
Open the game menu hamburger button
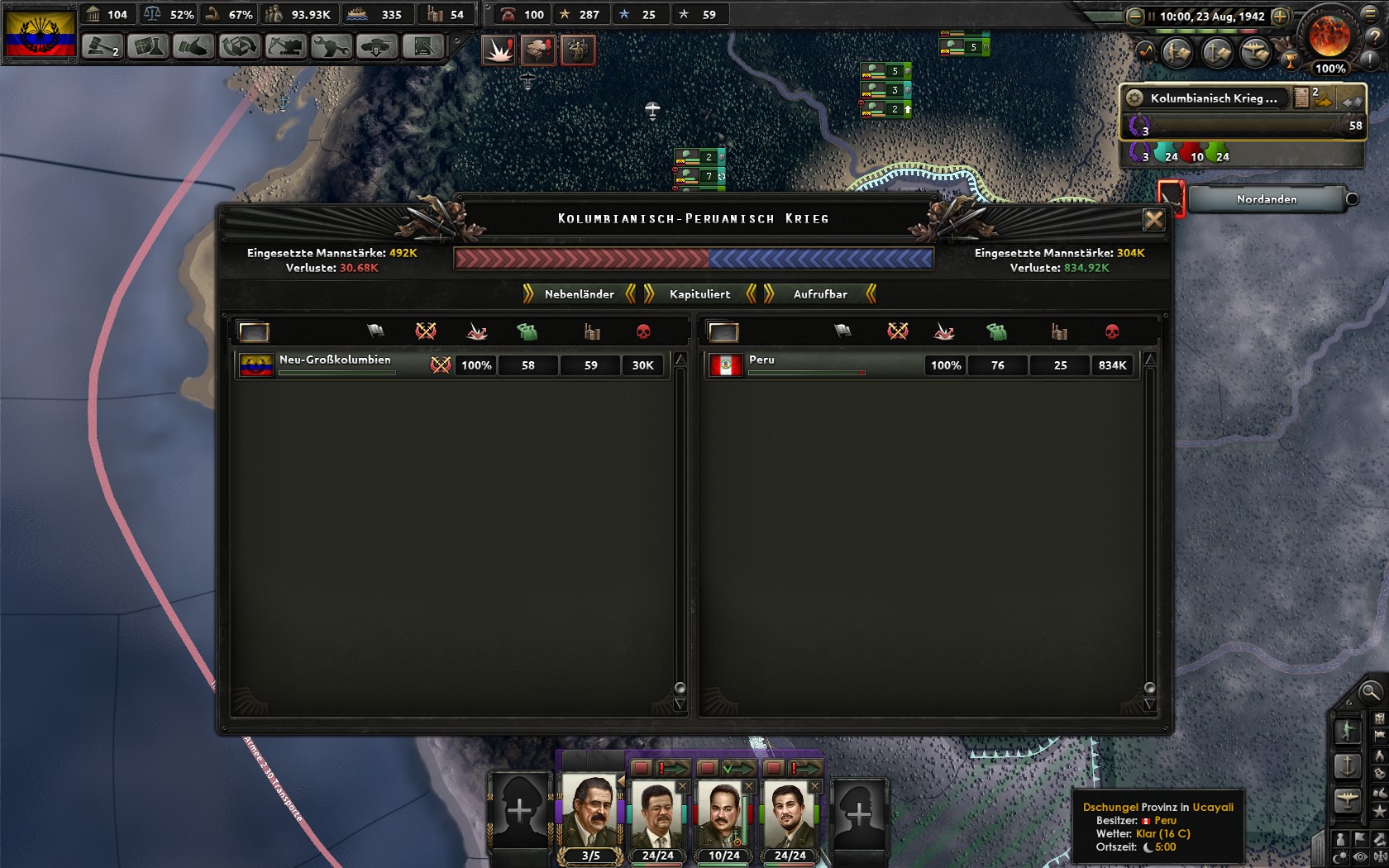(x=1370, y=16)
